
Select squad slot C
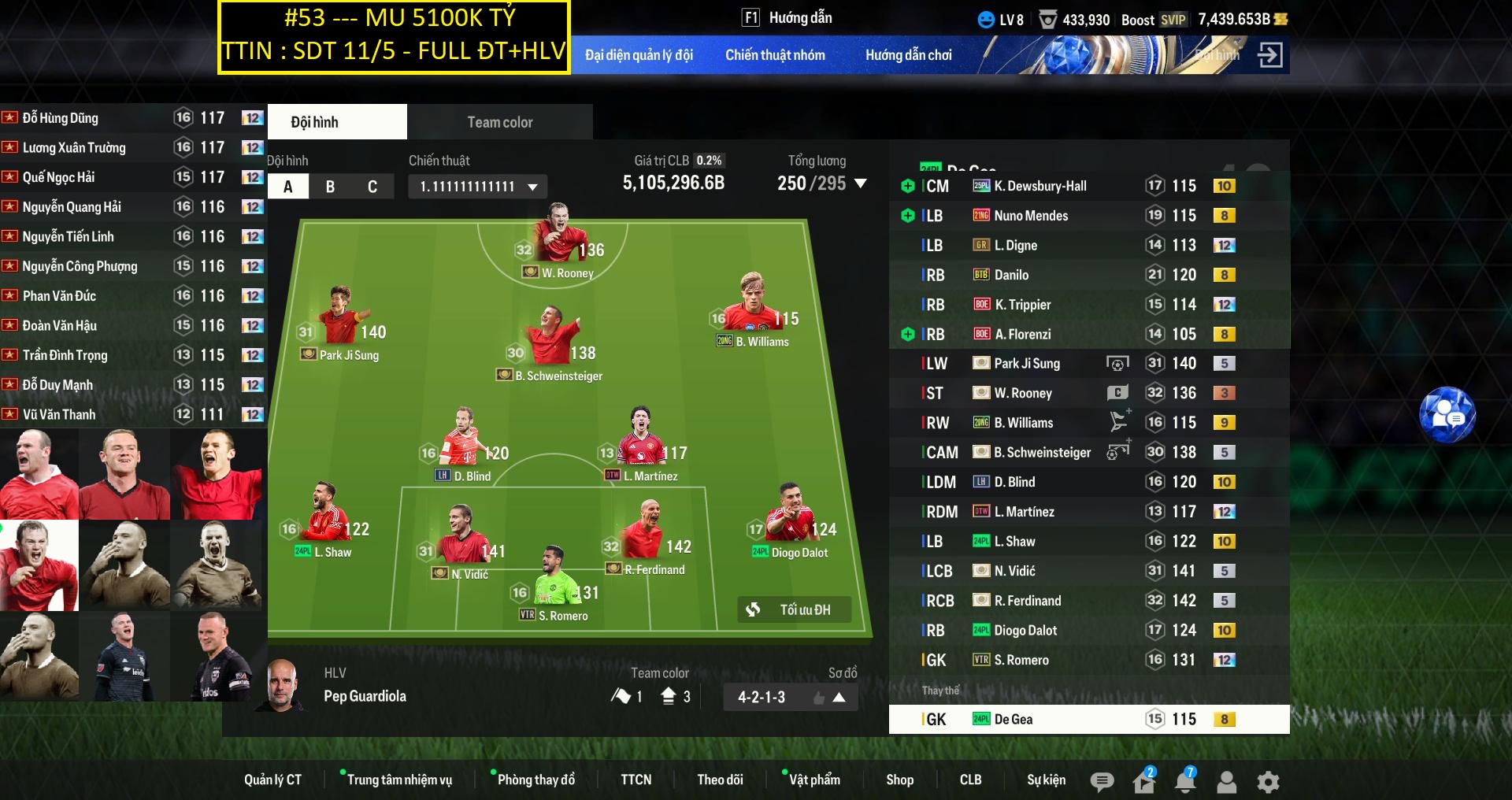pos(372,187)
